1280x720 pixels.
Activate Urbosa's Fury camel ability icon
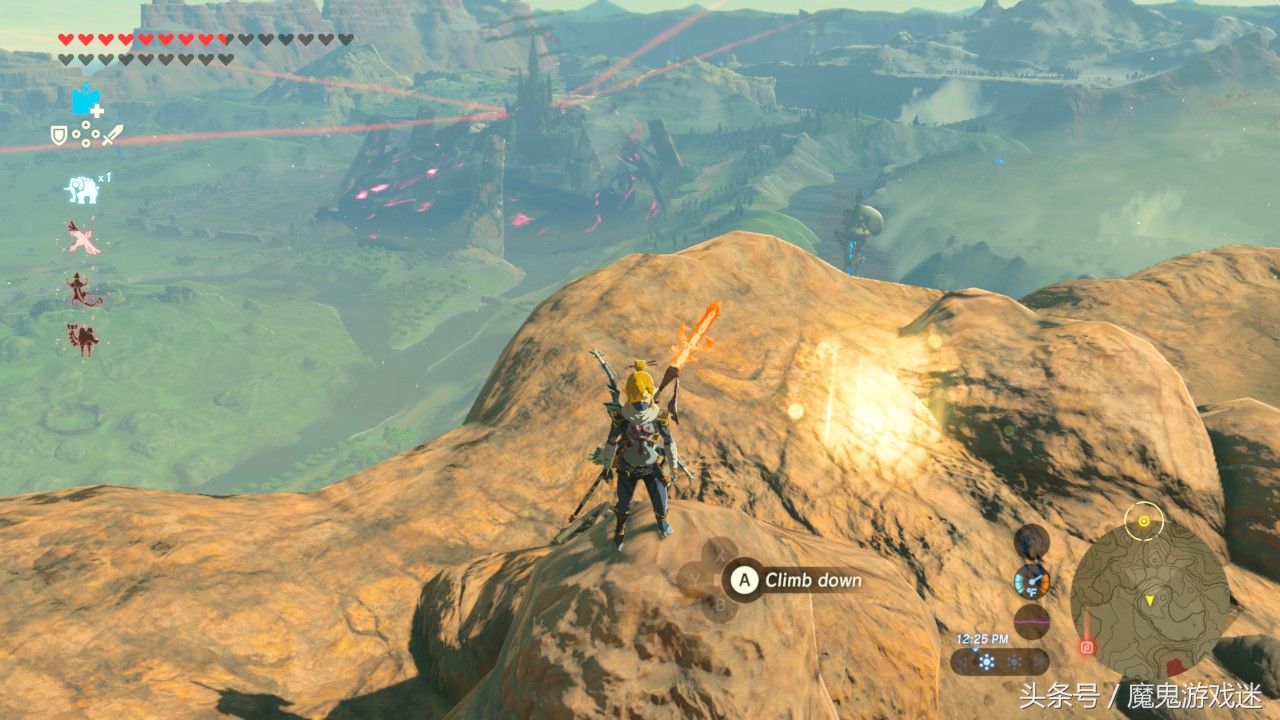pyautogui.click(x=82, y=339)
